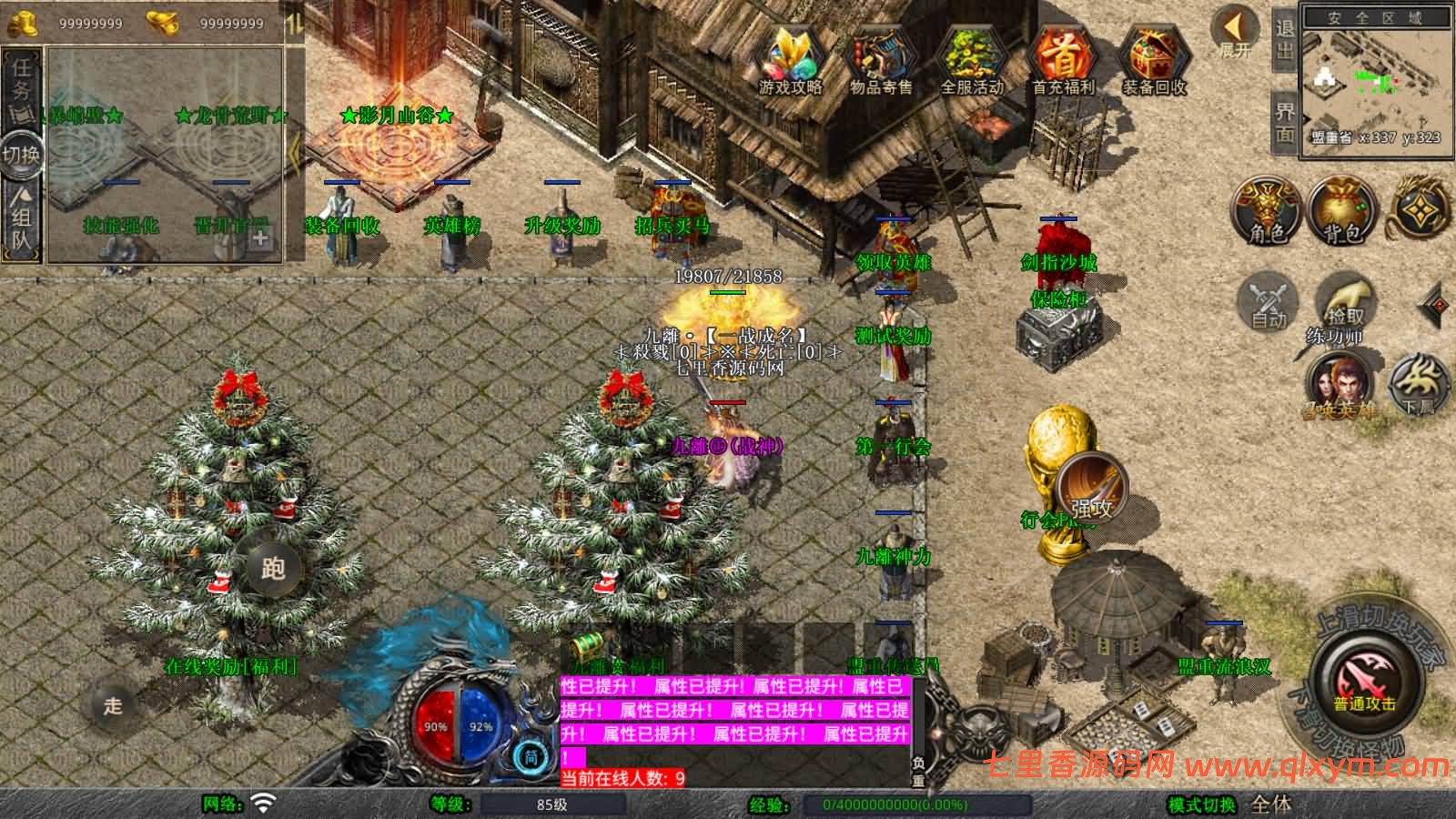Open the 角色 character sheet
This screenshot has height=819, width=1456.
tap(1266, 211)
